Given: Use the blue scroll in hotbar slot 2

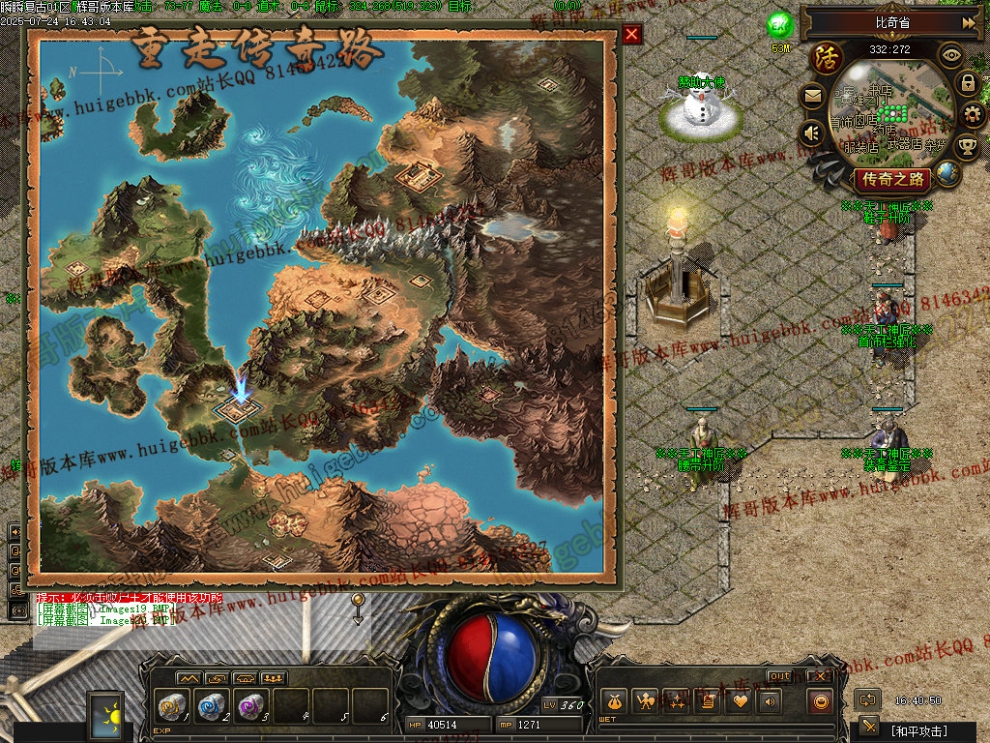Looking at the screenshot, I should pyautogui.click(x=212, y=706).
